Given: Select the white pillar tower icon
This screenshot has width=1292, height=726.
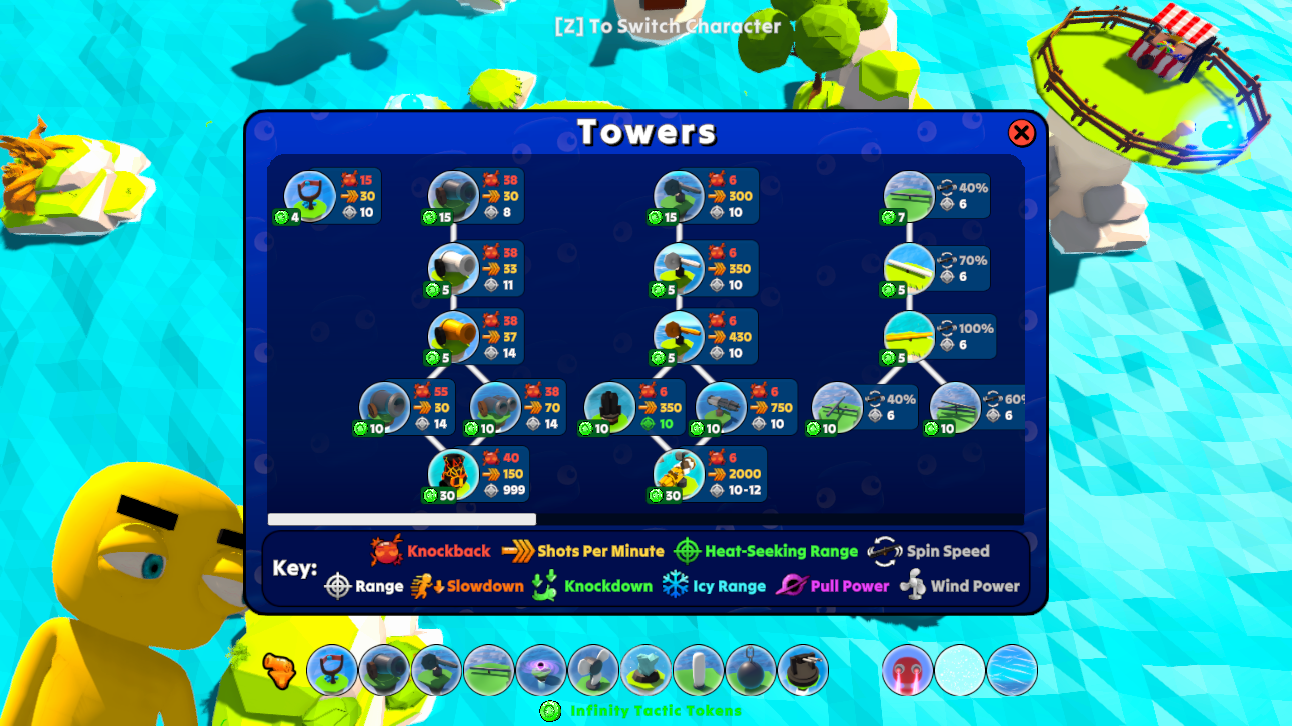Looking at the screenshot, I should point(697,668).
